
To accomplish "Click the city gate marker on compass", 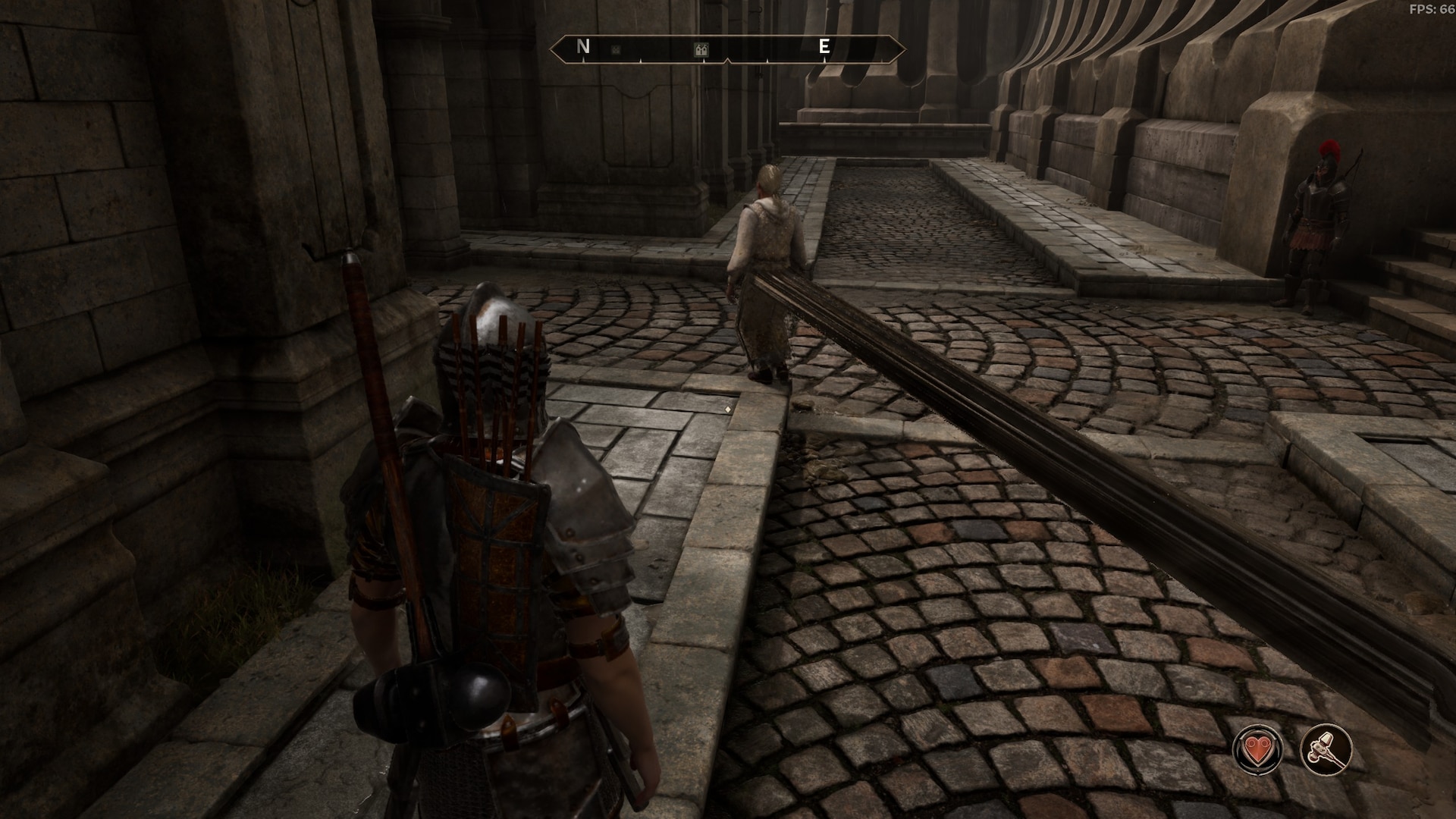I will pos(701,50).
